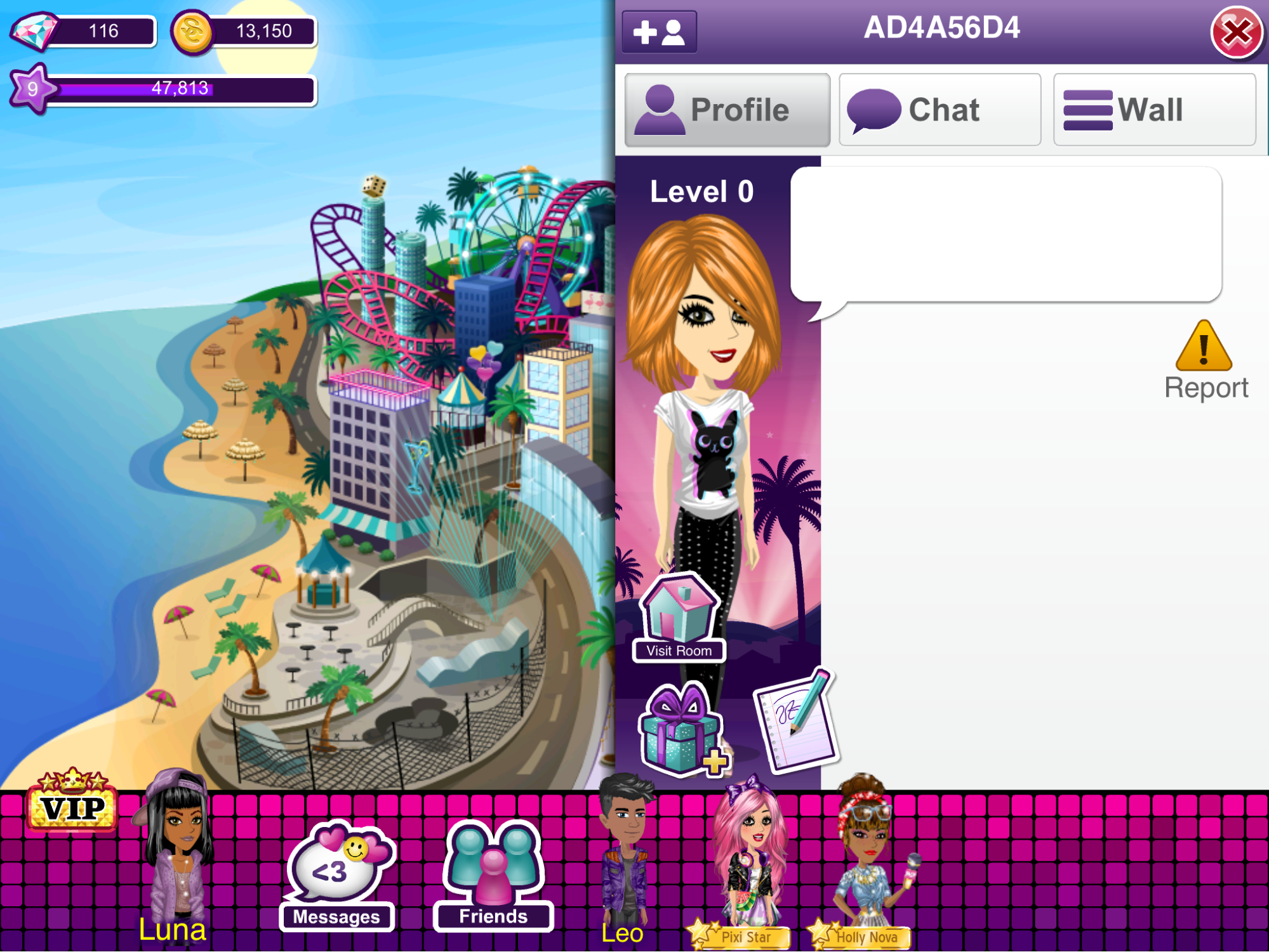The image size is (1269, 952).
Task: Switch to the Profile tab
Action: (x=727, y=110)
